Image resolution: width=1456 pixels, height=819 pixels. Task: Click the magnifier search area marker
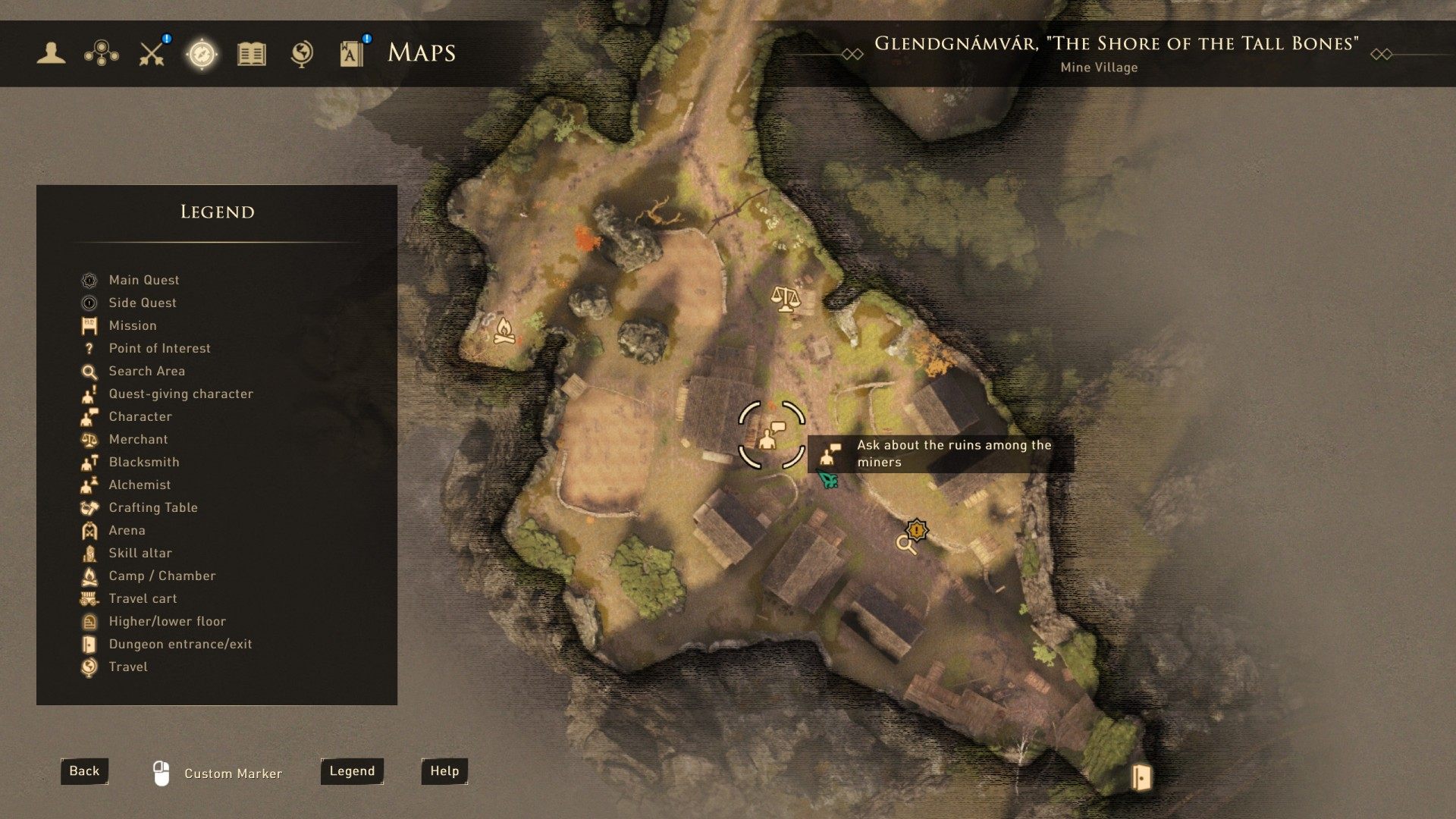point(905,544)
